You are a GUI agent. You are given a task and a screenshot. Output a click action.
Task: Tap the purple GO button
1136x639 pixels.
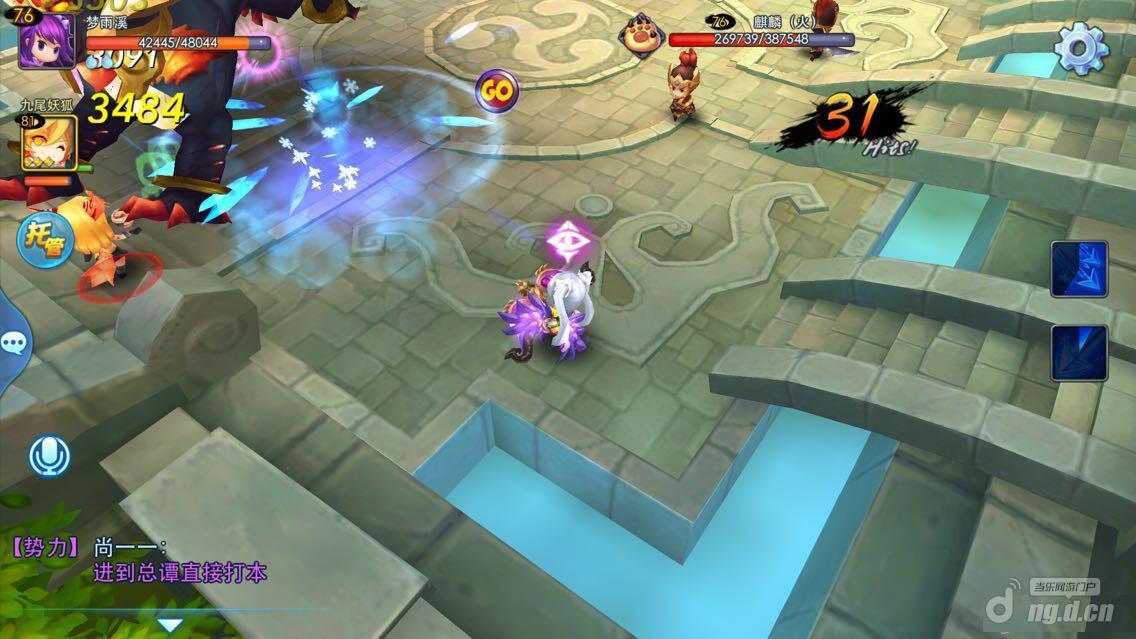(495, 91)
